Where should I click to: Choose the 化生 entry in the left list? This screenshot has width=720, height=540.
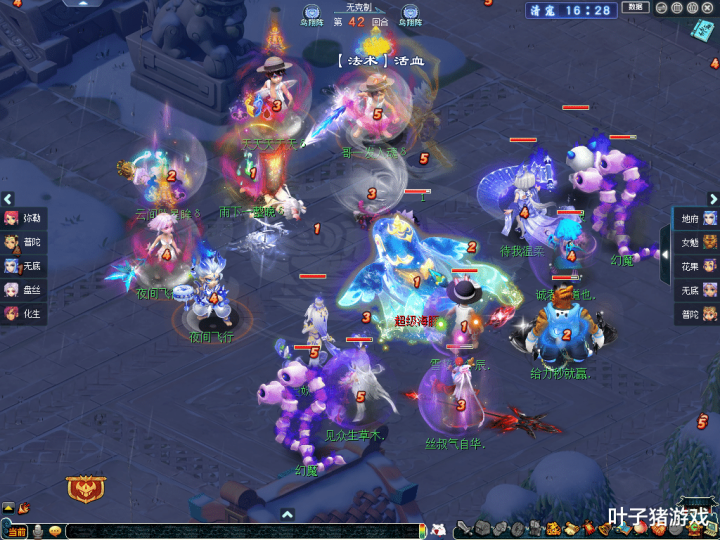(22, 314)
